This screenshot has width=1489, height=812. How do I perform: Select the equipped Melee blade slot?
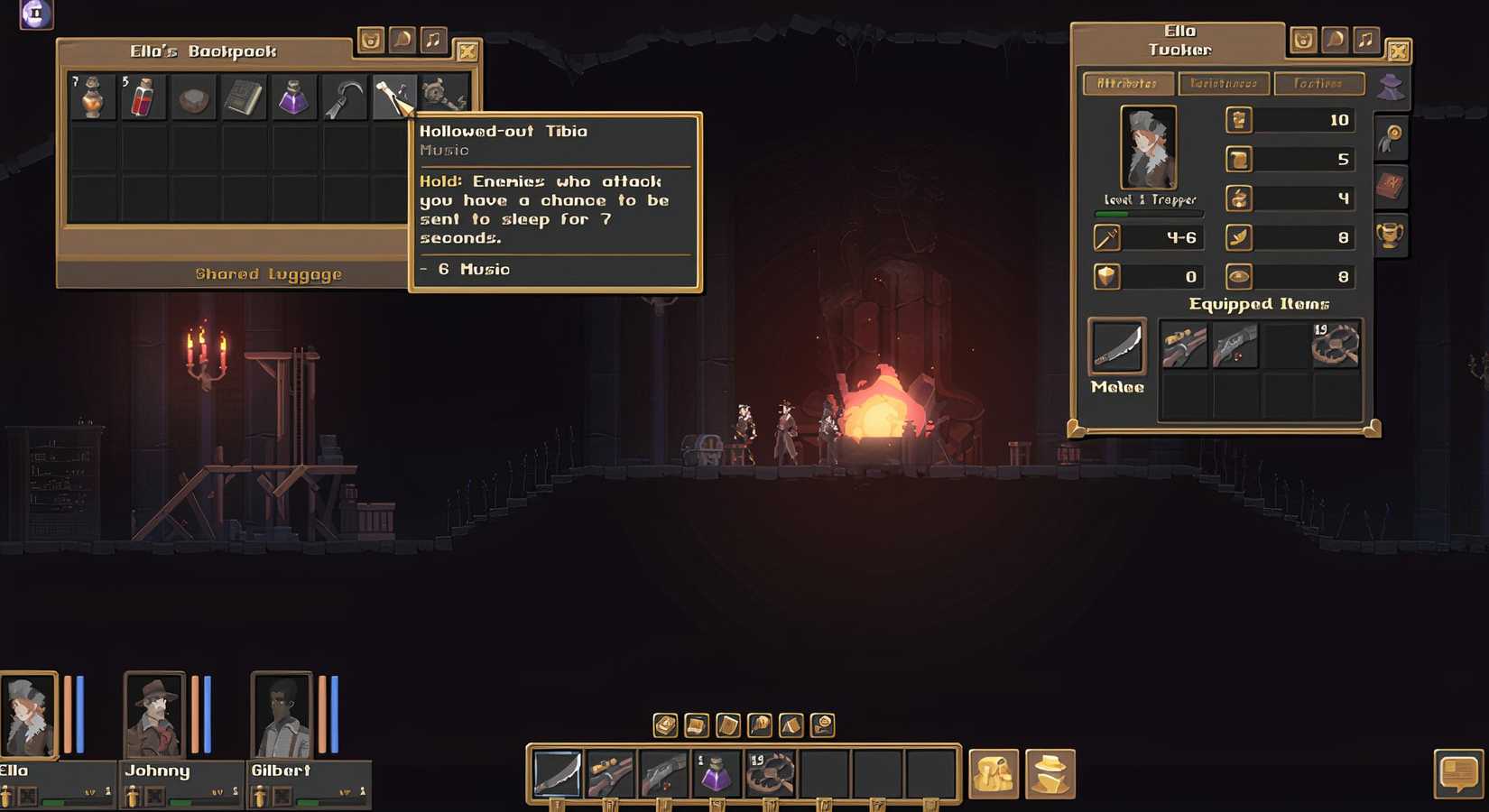click(1117, 346)
